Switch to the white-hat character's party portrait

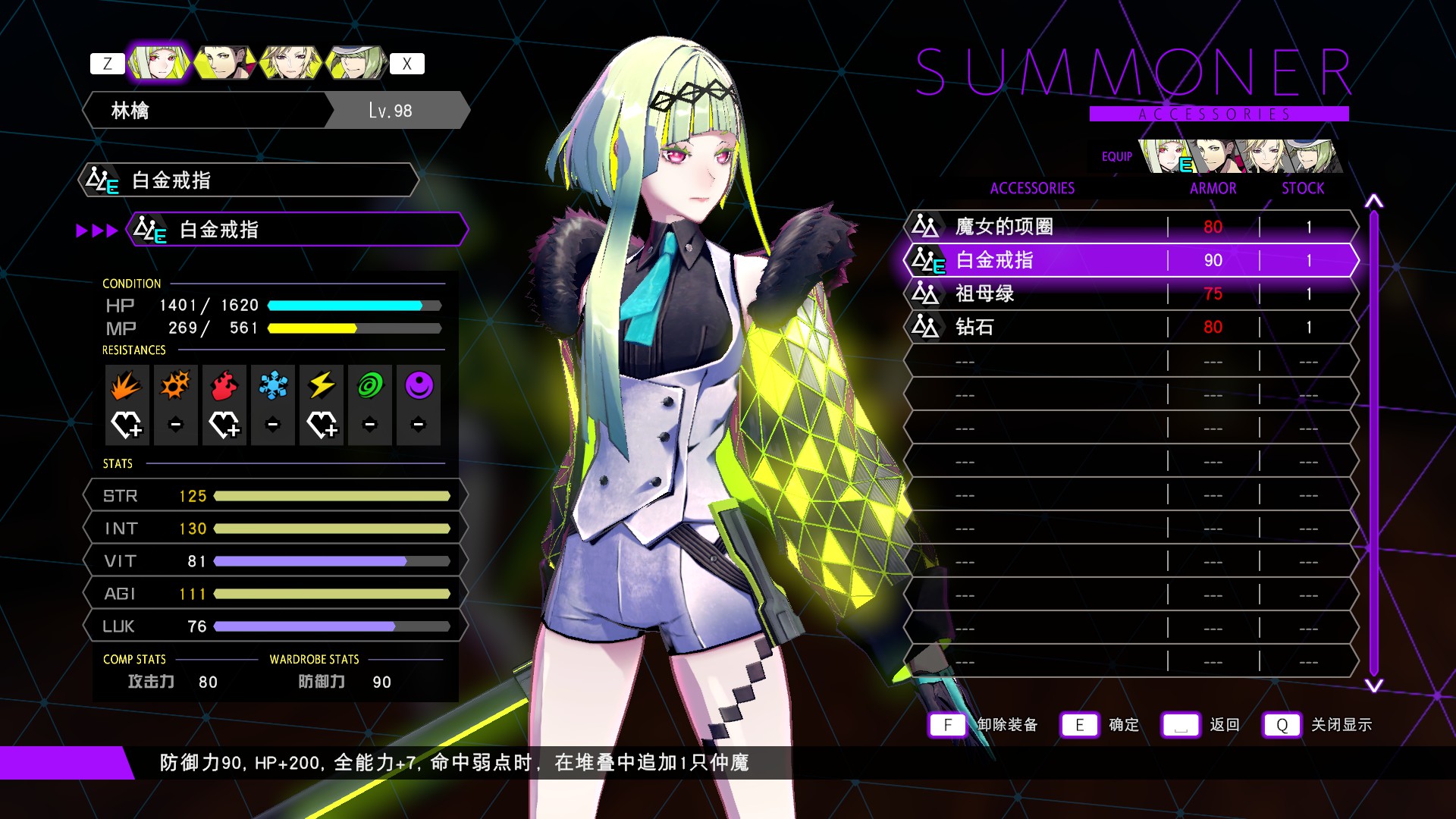[355, 63]
